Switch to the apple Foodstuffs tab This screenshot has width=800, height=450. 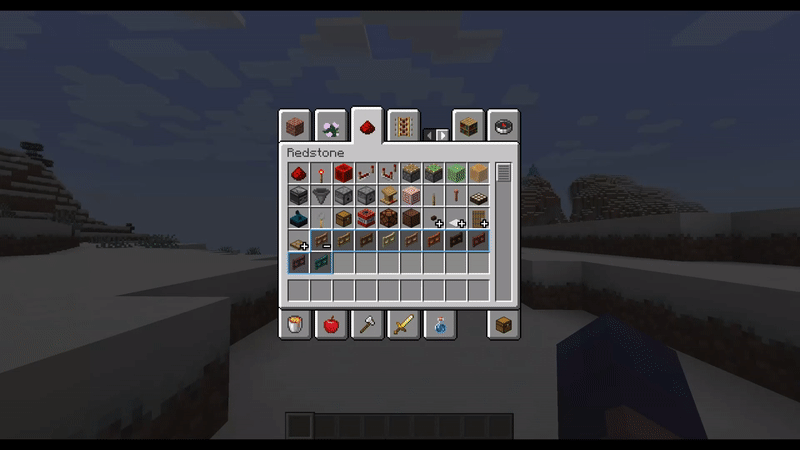(x=331, y=324)
